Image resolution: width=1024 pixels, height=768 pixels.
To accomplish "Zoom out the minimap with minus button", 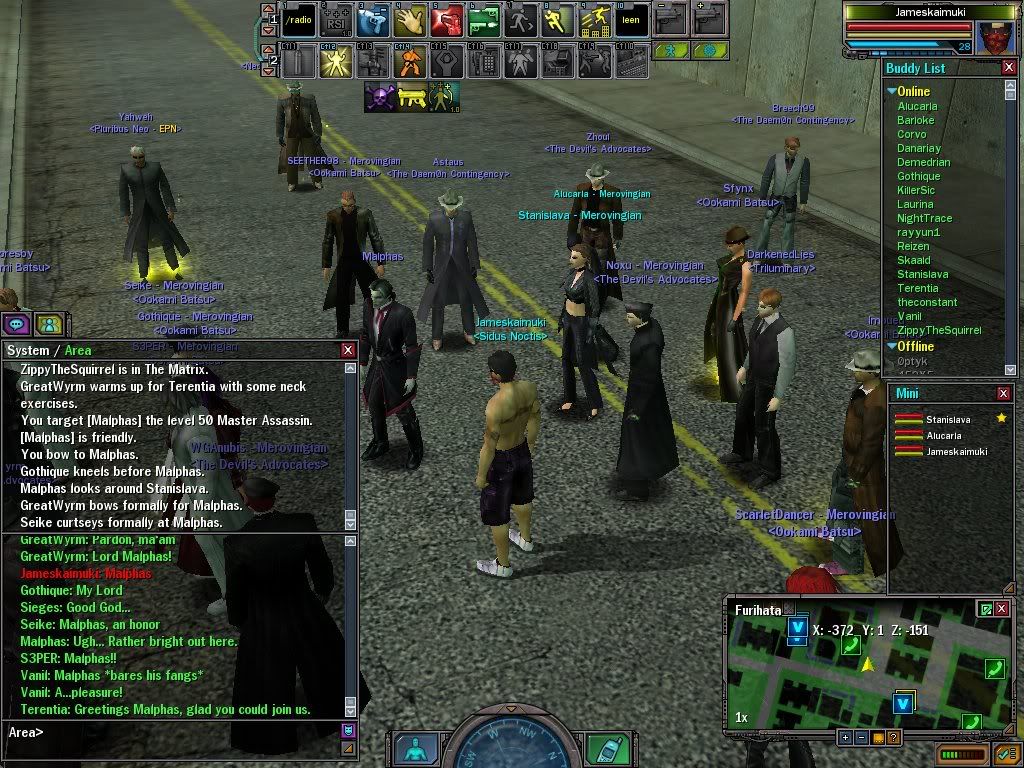I will [863, 738].
